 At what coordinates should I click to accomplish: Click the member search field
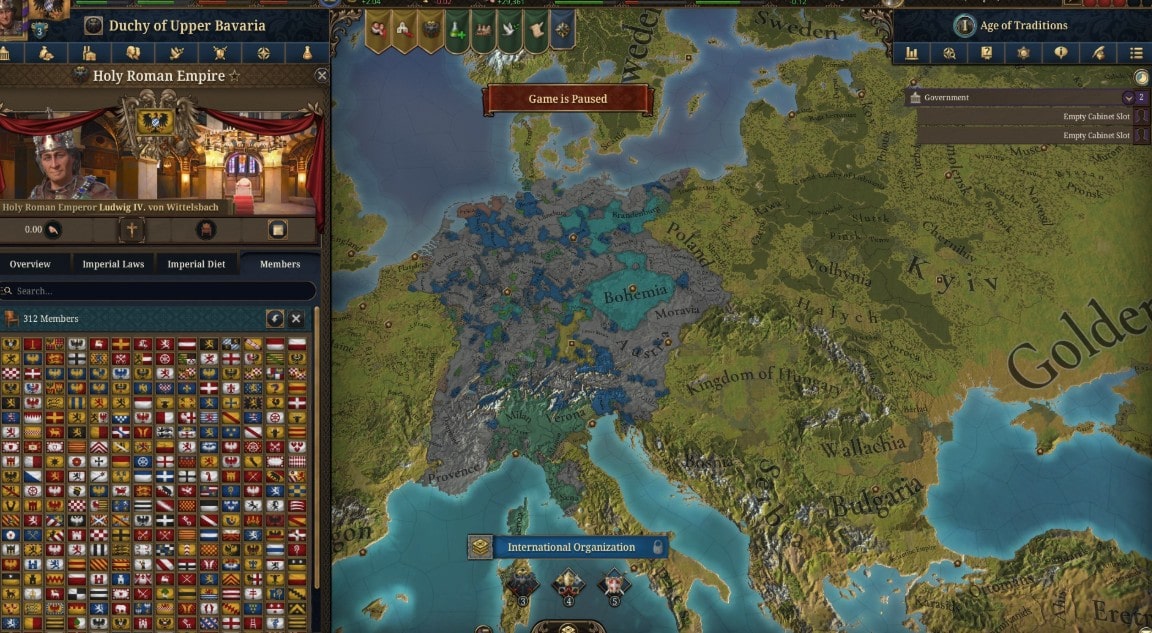[160, 291]
